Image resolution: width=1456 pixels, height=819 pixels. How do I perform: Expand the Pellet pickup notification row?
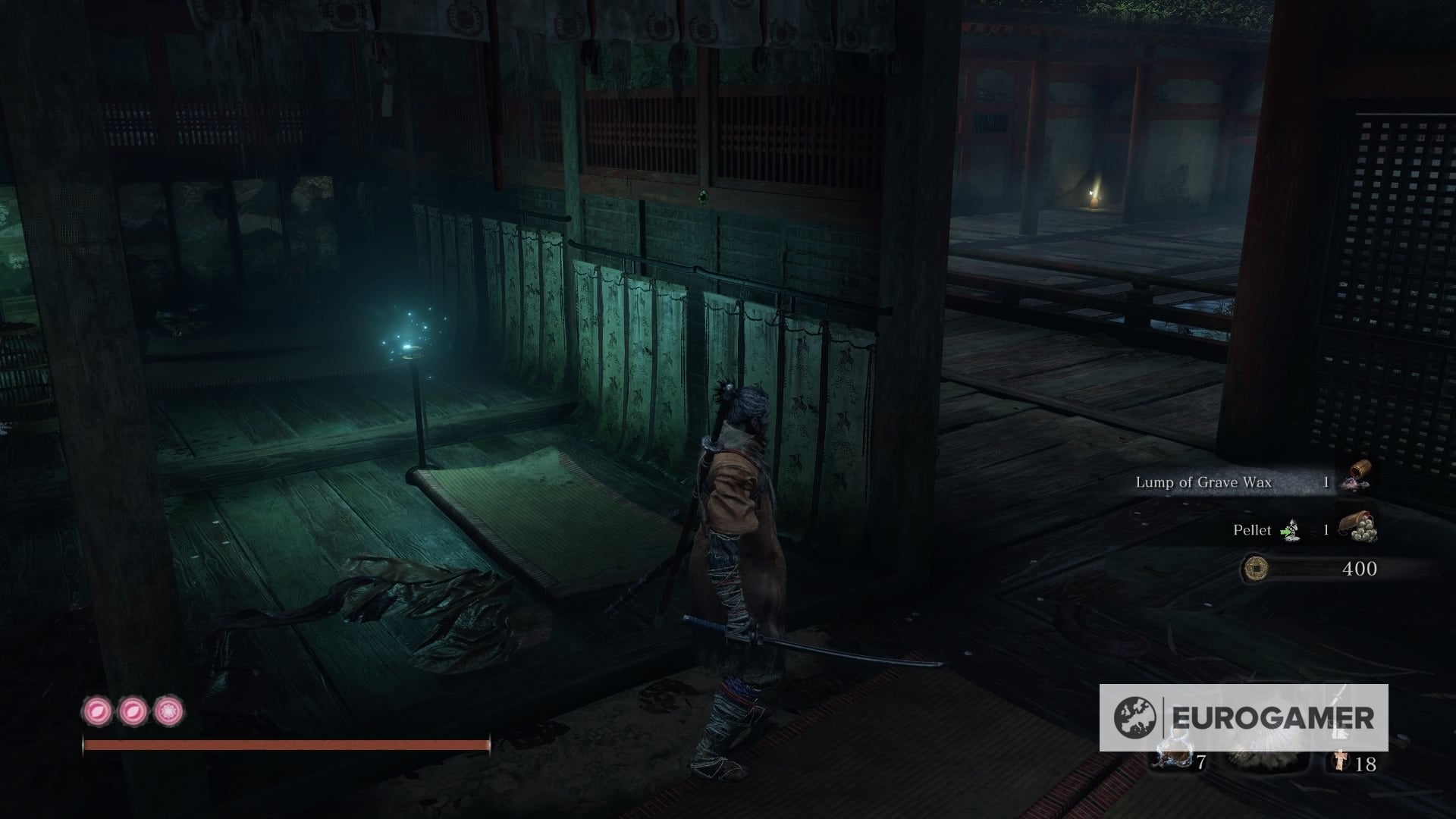coord(1253,530)
